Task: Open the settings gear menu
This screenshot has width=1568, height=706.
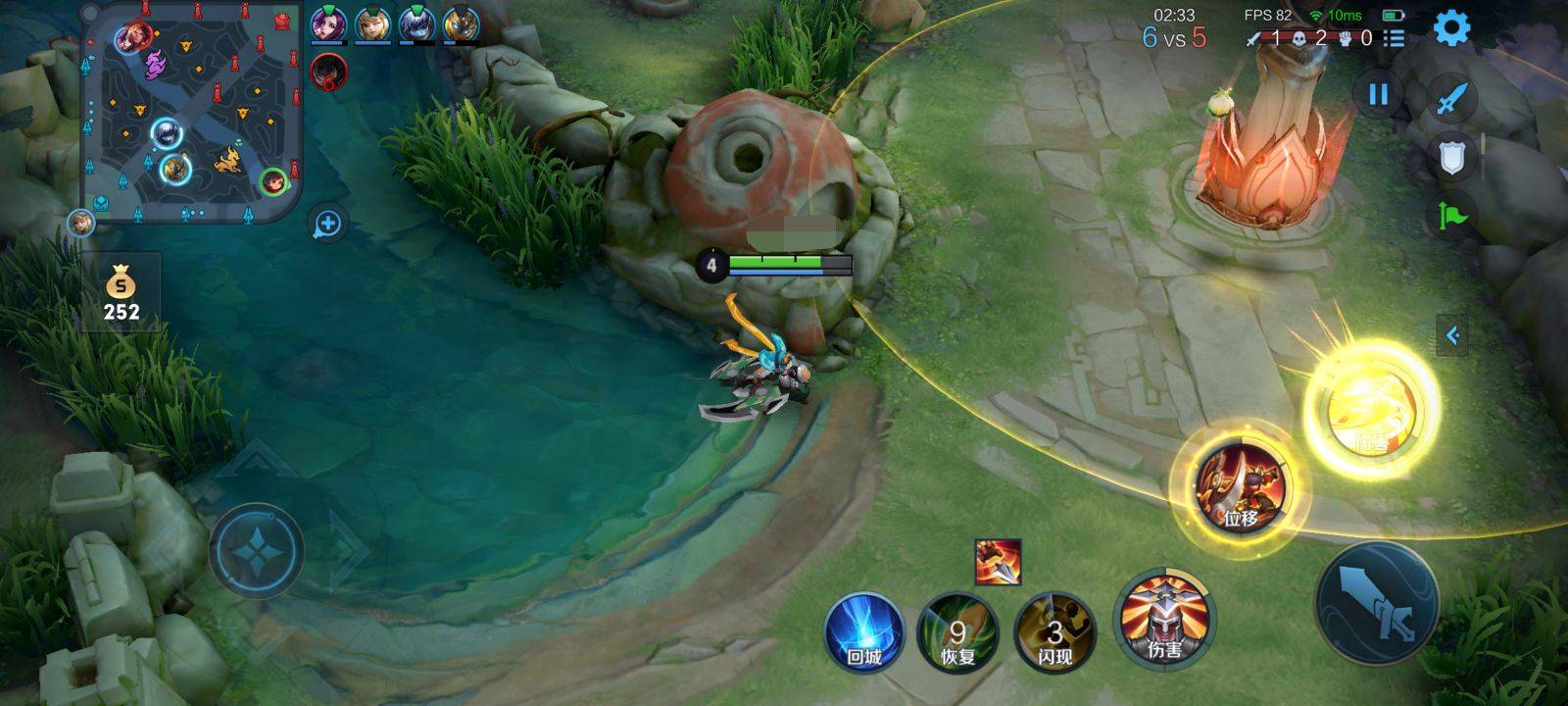Action: click(1451, 28)
